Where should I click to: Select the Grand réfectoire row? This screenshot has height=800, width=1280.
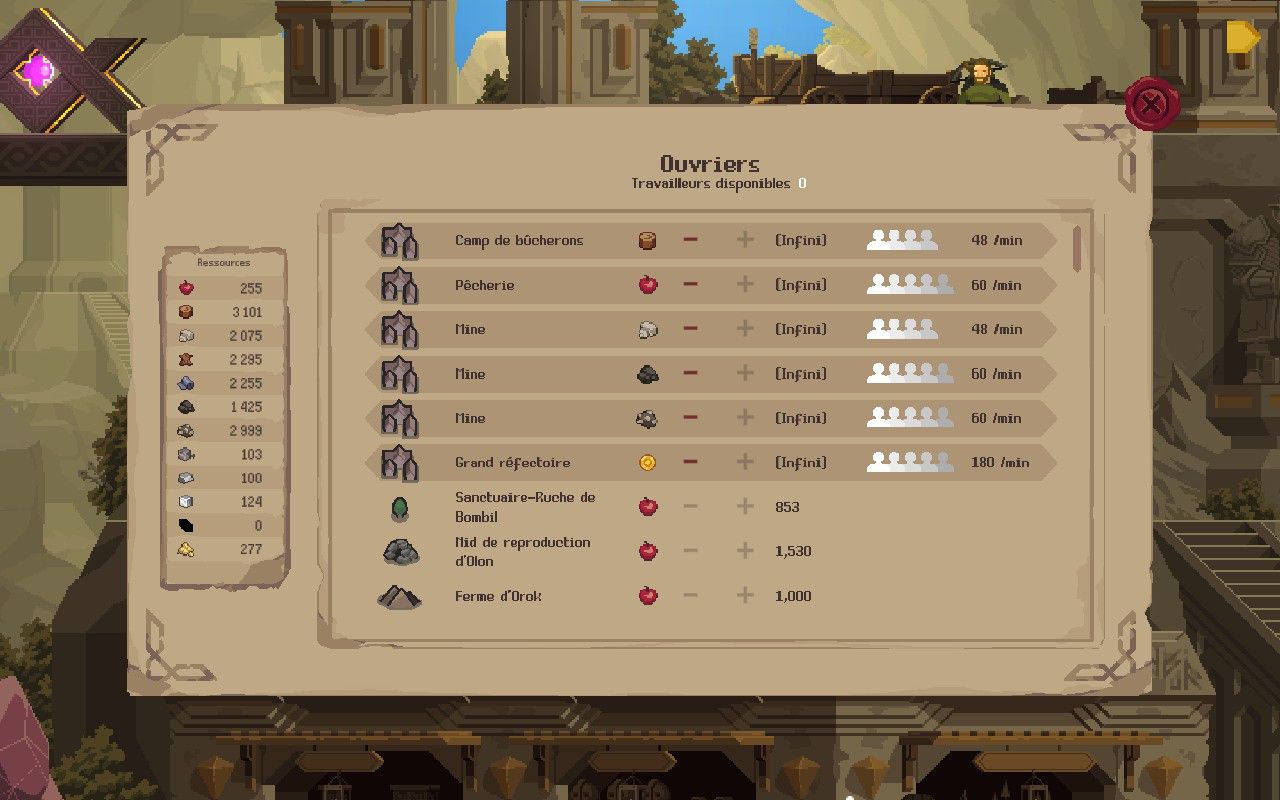click(512, 462)
